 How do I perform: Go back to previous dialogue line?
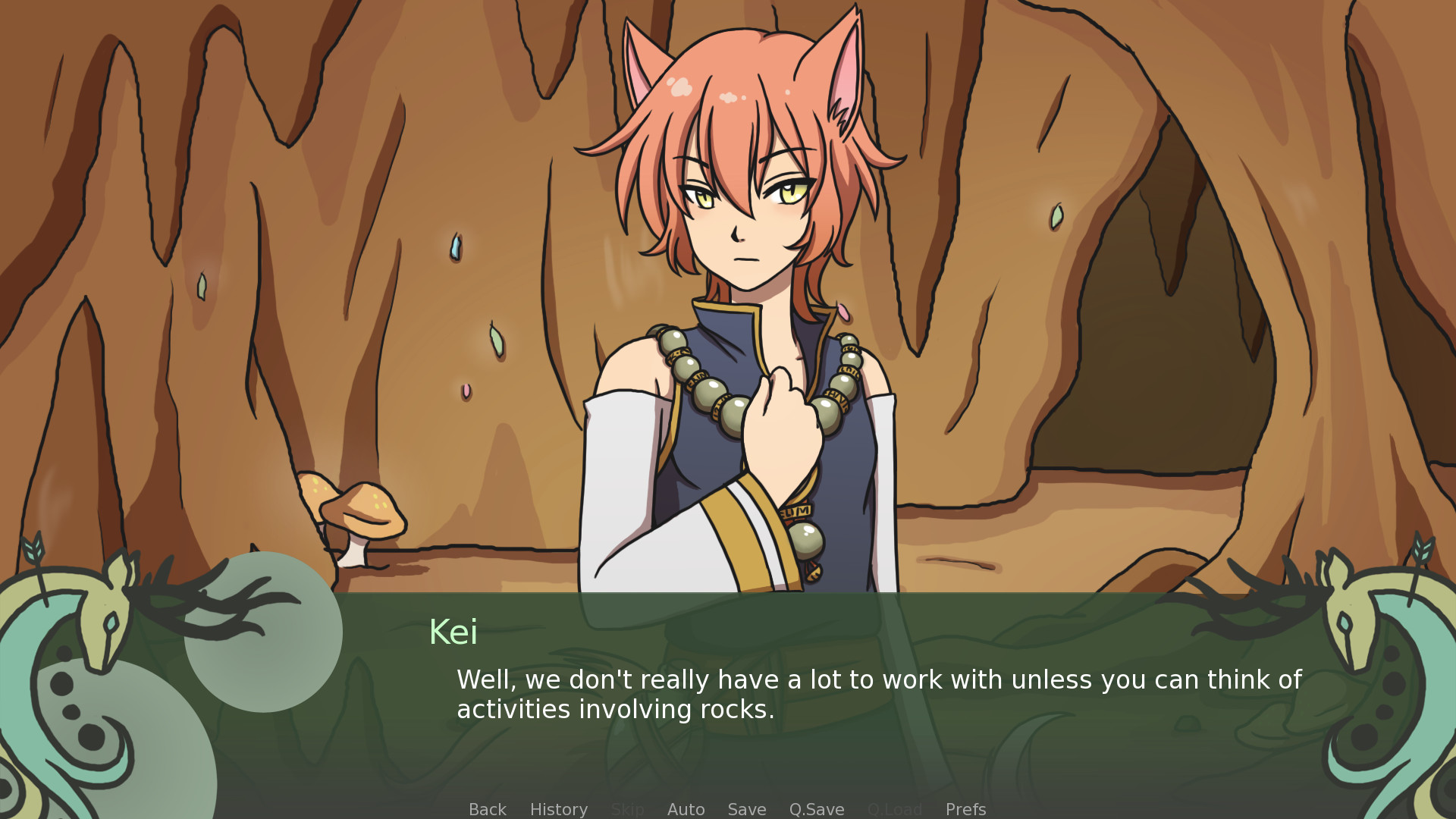tap(487, 809)
